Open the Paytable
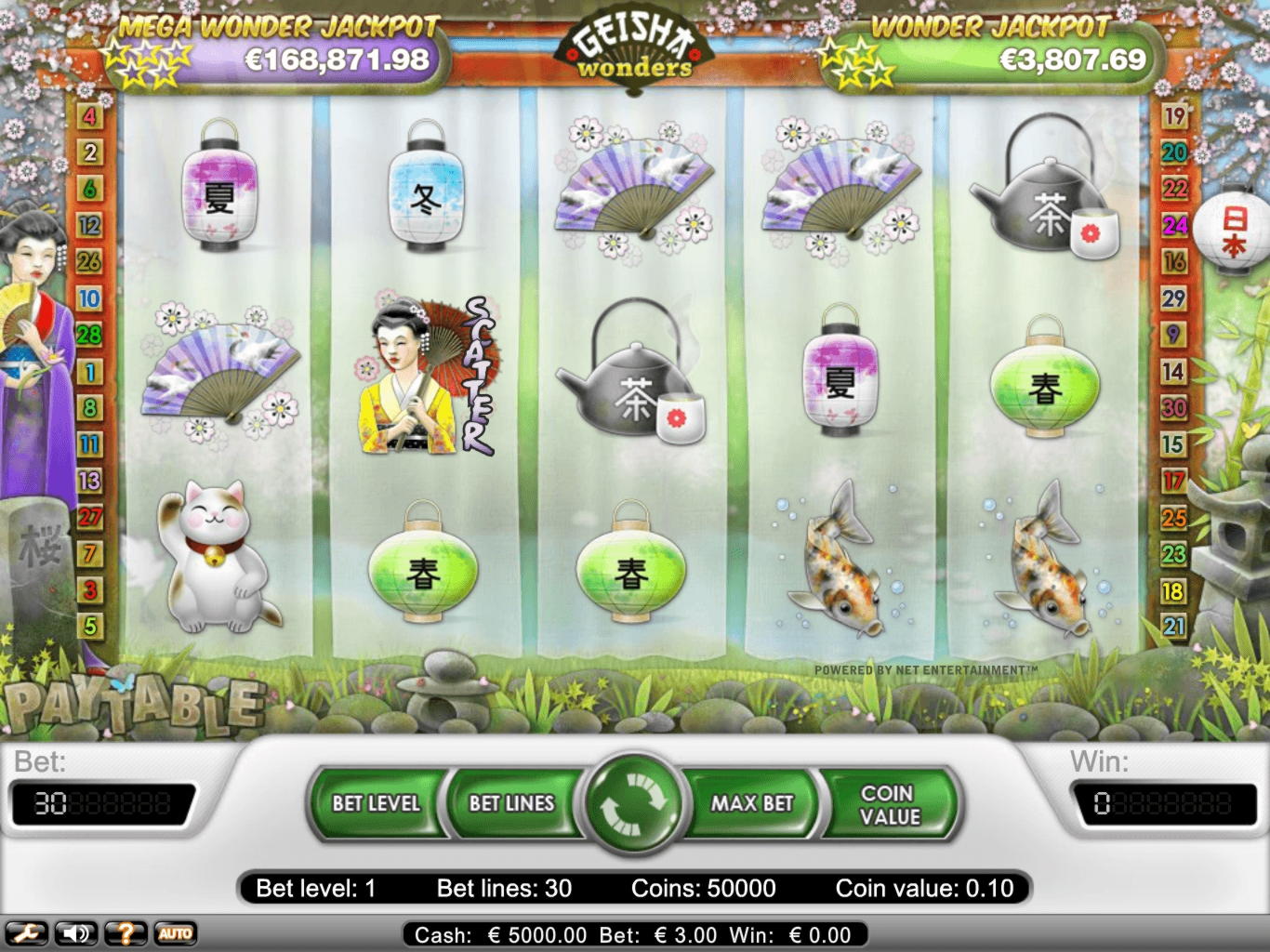1270x952 pixels. coord(133,704)
